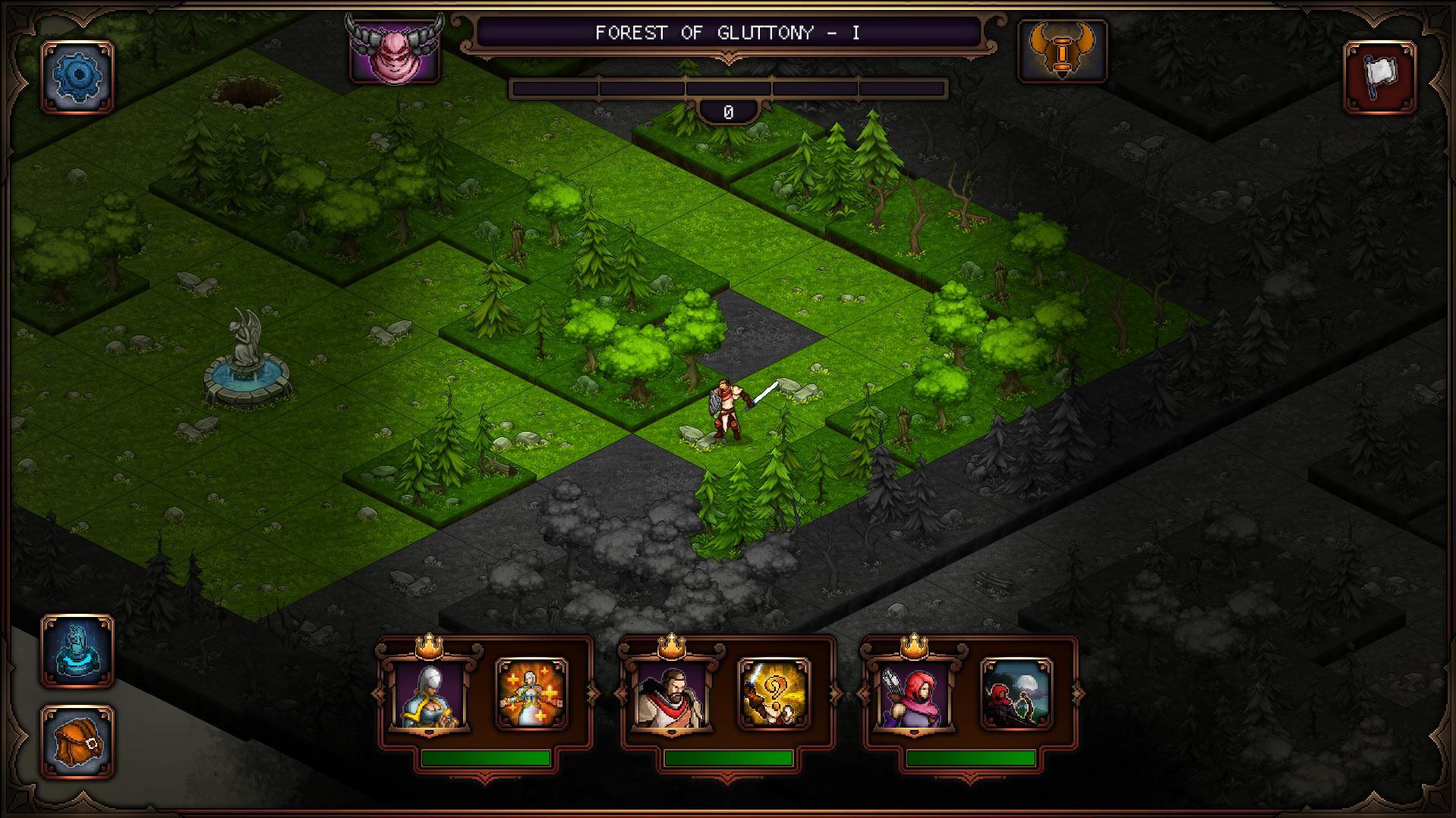Raise the white flag to retreat
This screenshot has width=1456, height=818.
coord(1379,74)
